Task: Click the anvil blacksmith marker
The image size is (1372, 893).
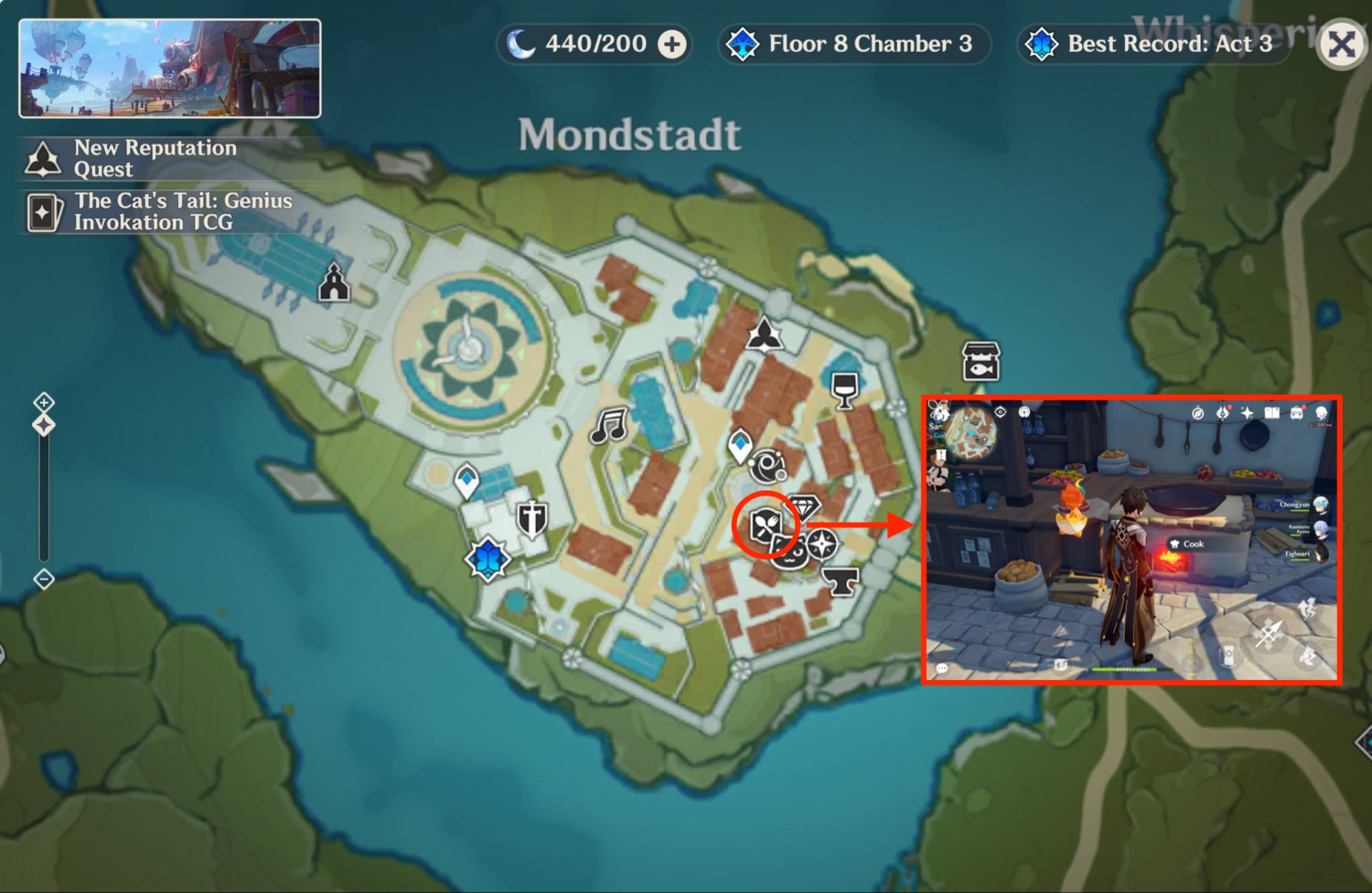Action: point(840,581)
